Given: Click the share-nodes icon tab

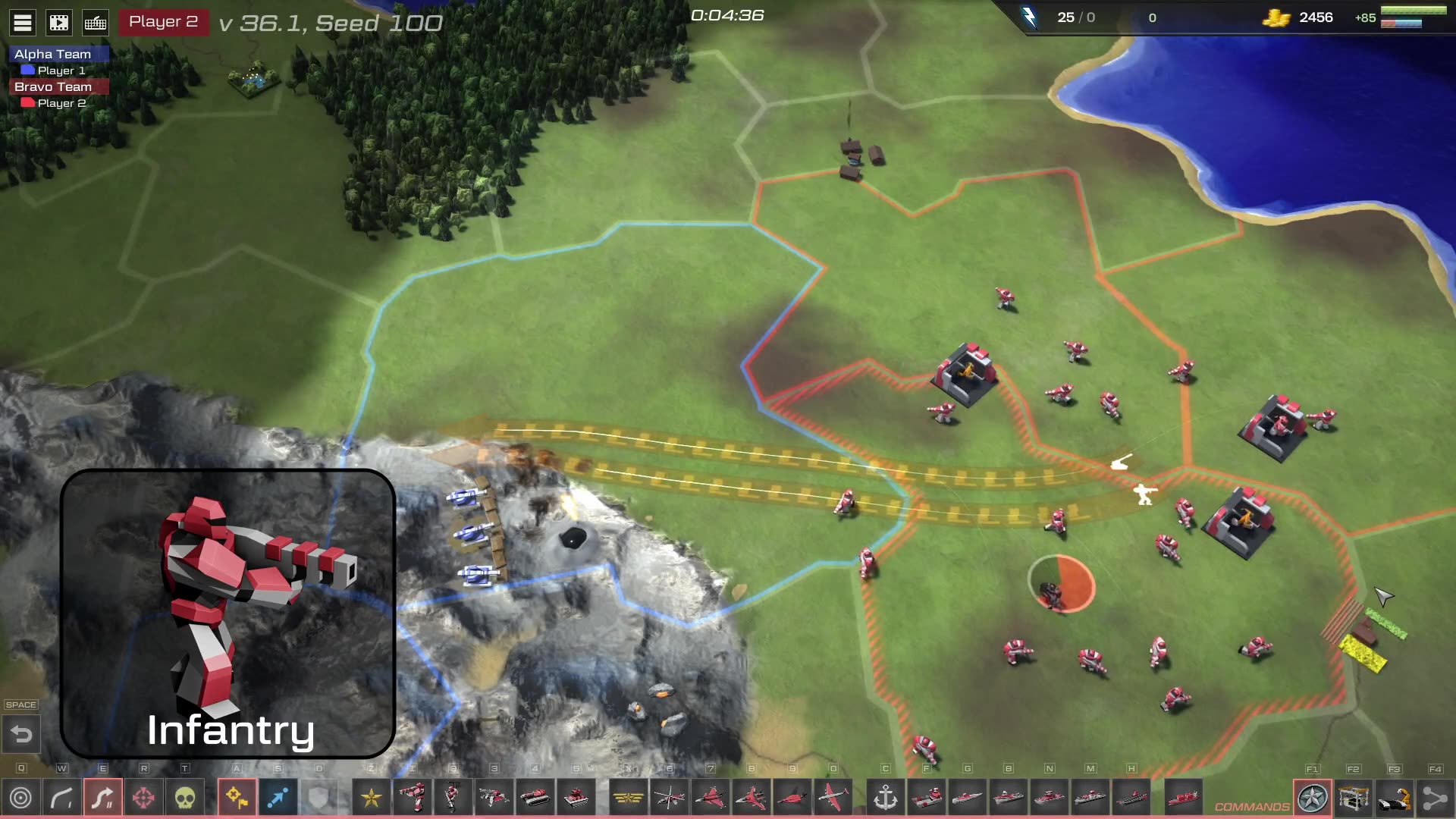Looking at the screenshot, I should [x=1435, y=798].
